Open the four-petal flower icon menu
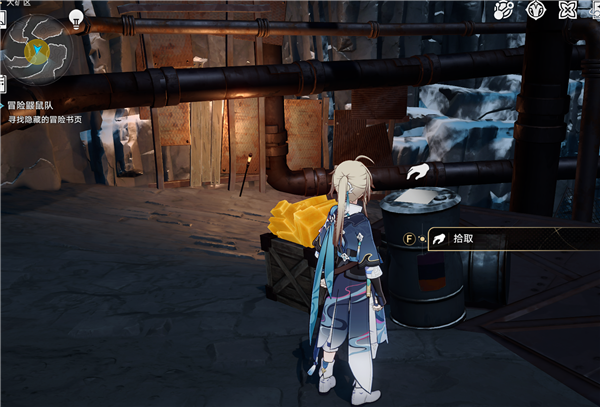The height and width of the screenshot is (407, 600). click(567, 11)
